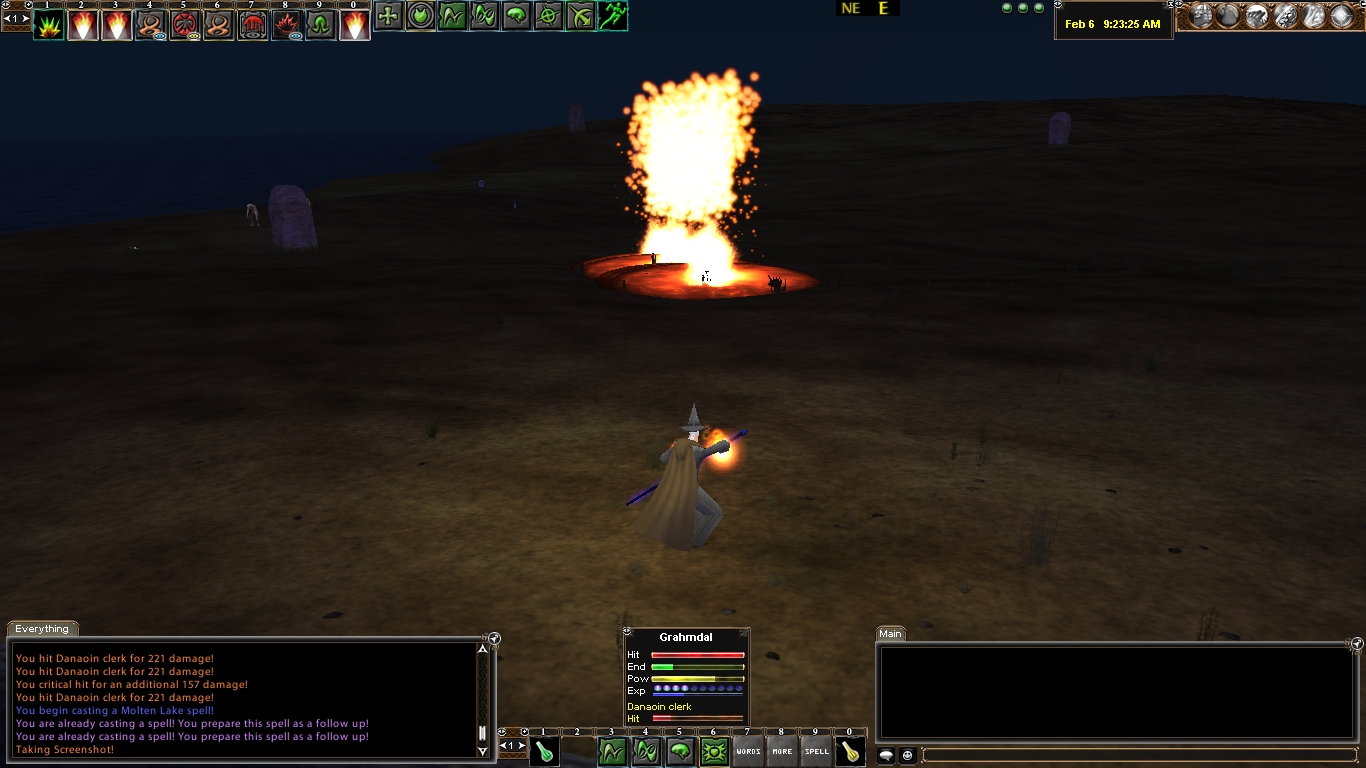Toggle the green running figure icon
Viewport: 1366px width, 768px height.
[612, 16]
